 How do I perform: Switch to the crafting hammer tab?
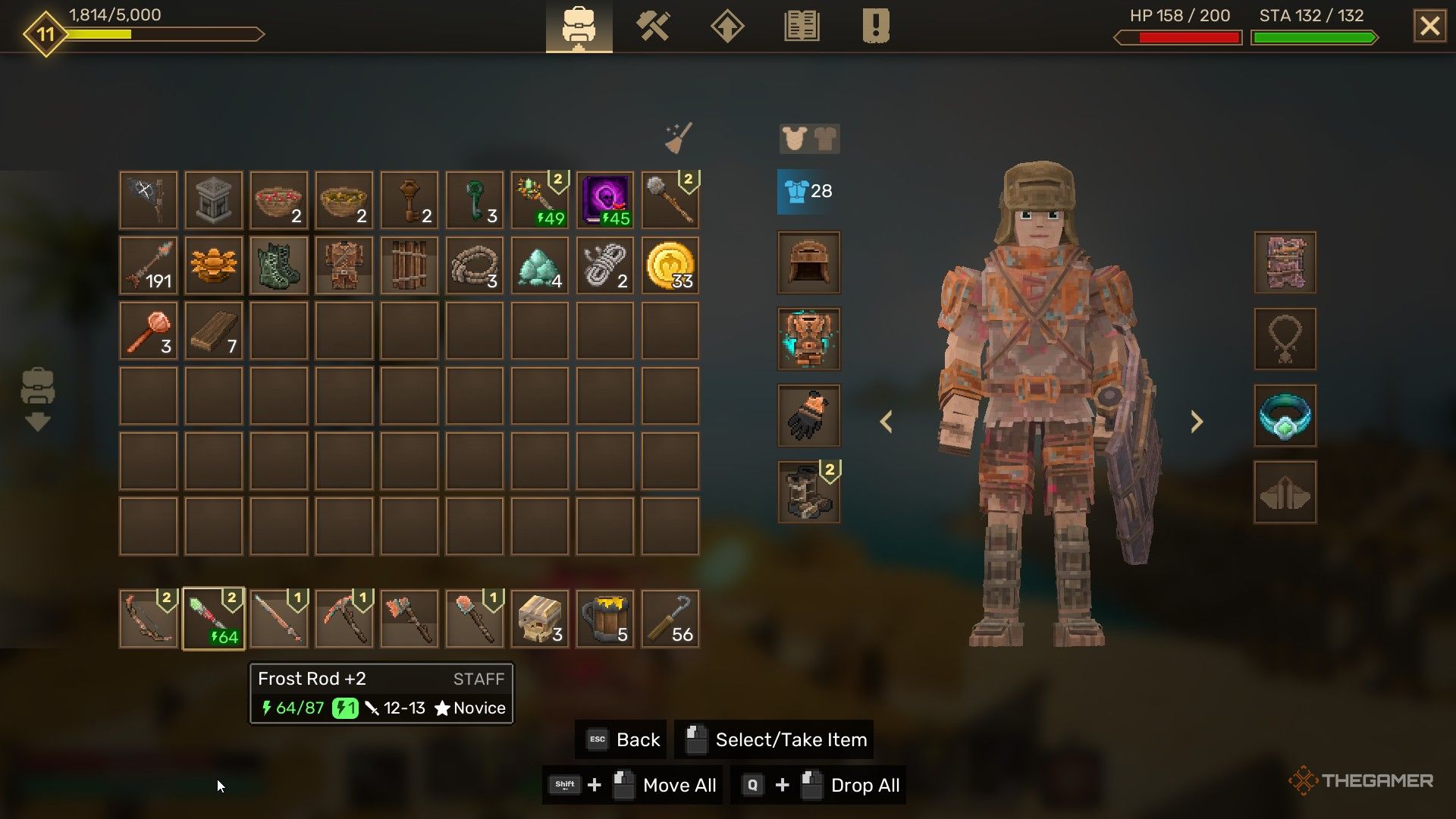(x=652, y=27)
